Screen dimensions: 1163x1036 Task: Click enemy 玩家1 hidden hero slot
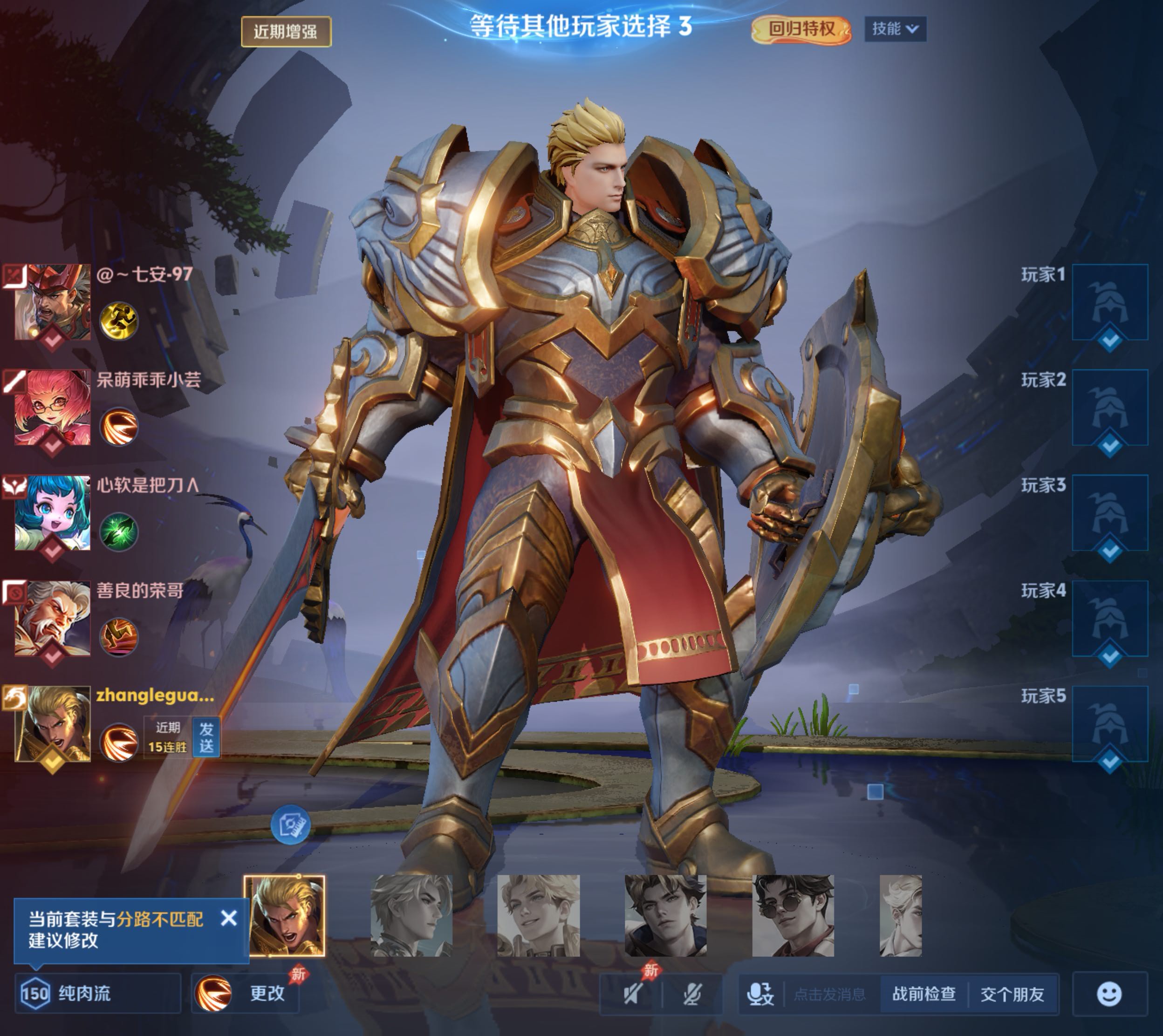1109,302
